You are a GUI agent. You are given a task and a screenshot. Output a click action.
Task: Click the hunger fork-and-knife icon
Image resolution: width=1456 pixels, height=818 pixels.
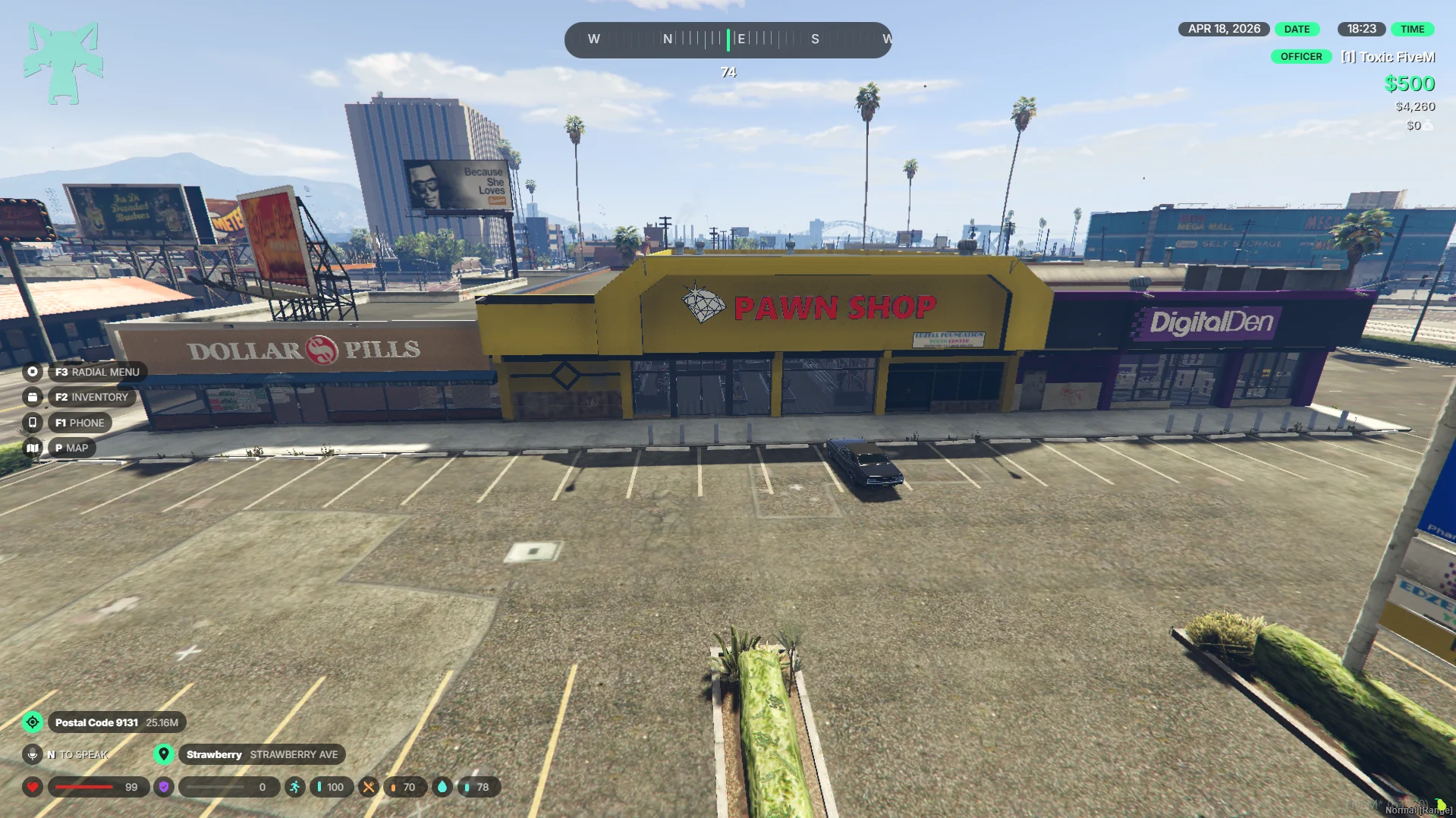tap(369, 787)
